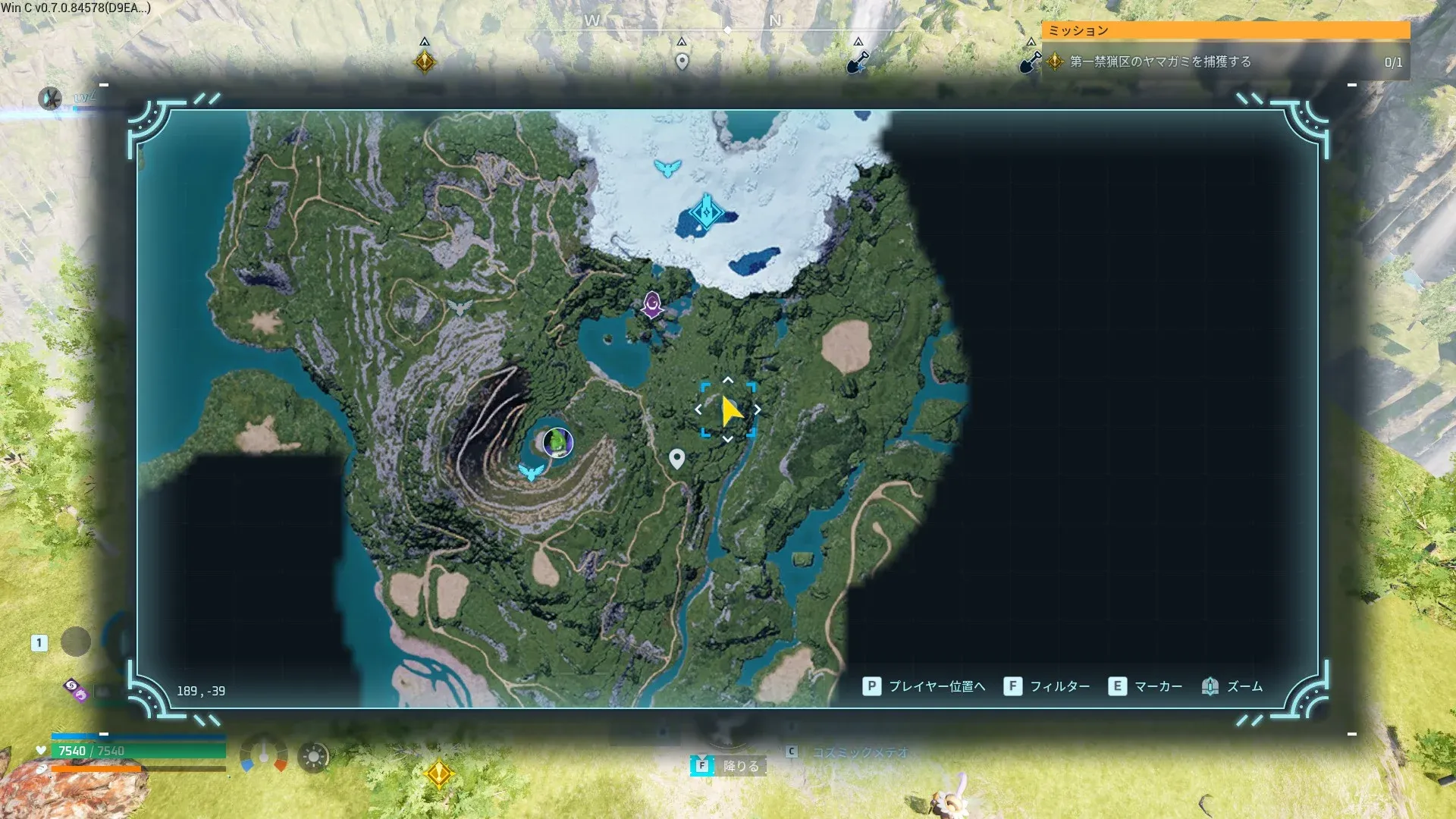This screenshot has width=1456, height=819.
Task: Center map with プレイヤー位置へ option
Action: [x=924, y=686]
